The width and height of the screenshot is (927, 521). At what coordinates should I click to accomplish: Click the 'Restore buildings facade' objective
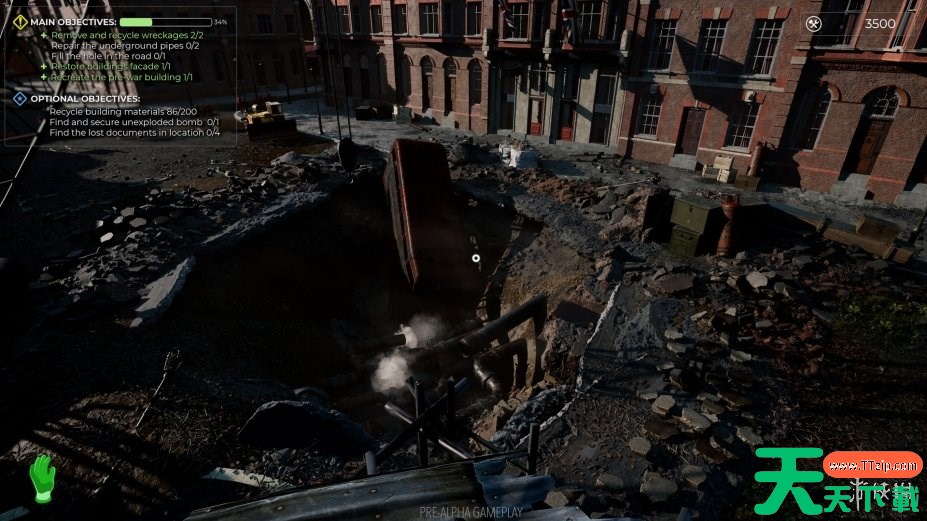[110, 66]
